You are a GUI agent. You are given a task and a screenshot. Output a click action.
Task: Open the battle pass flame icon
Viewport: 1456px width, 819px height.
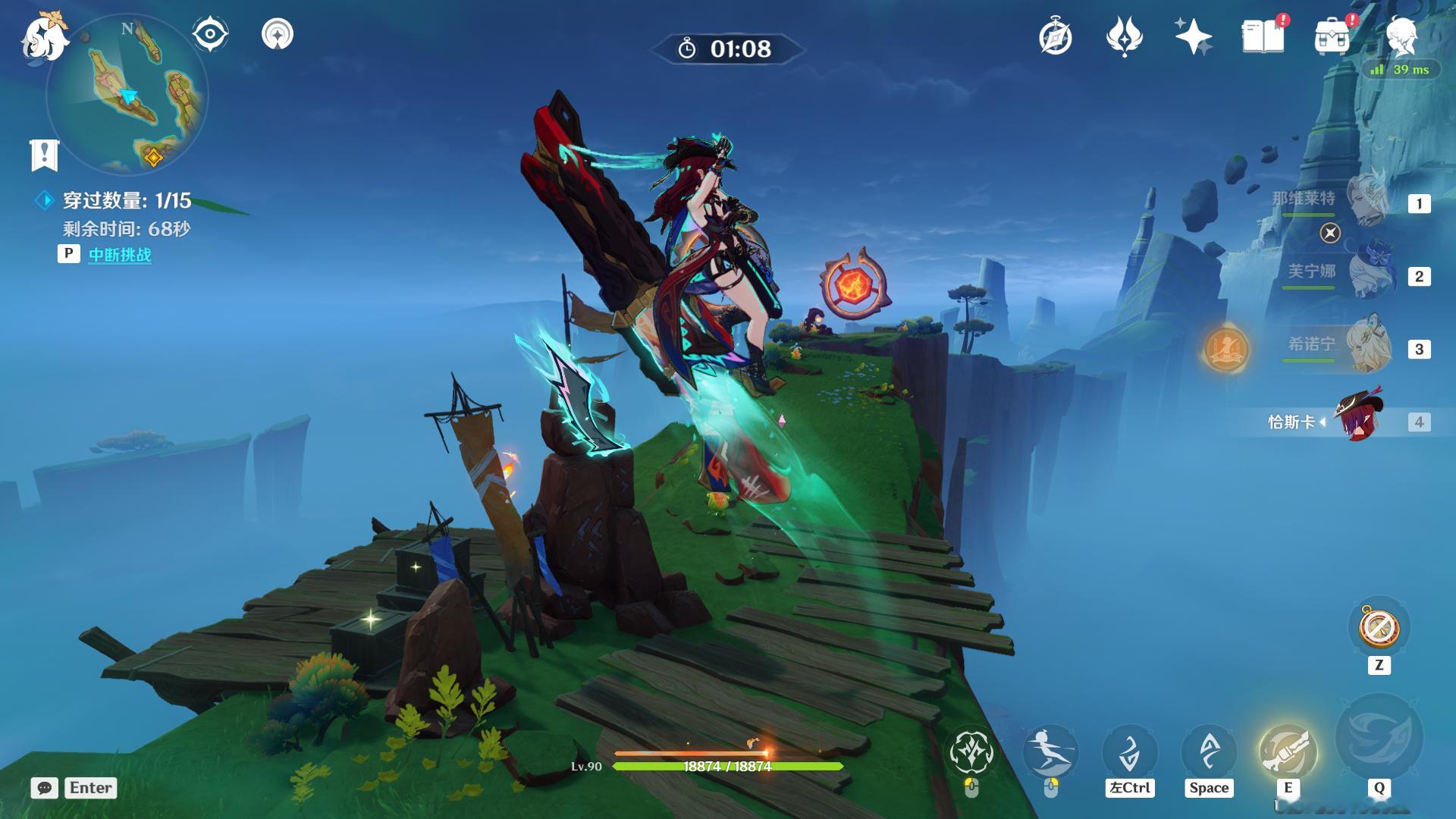pos(1124,36)
